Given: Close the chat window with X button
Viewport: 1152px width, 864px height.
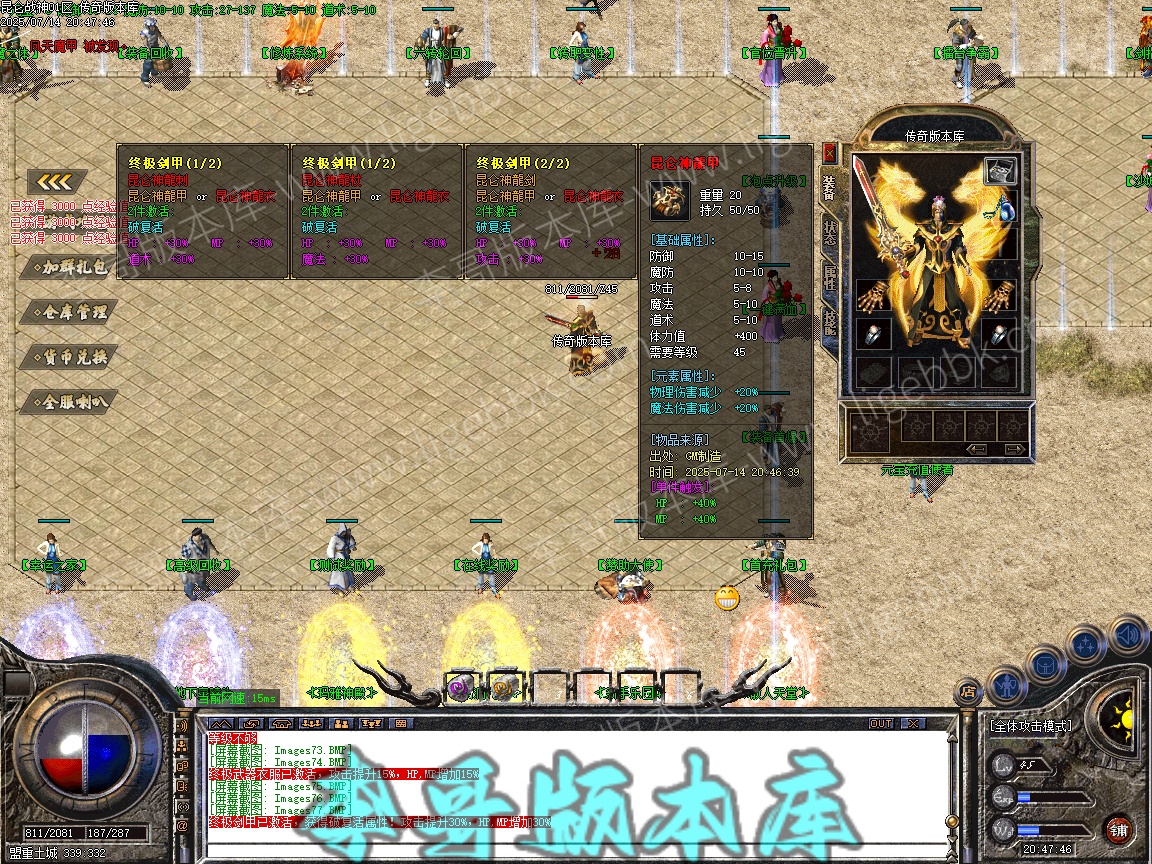Looking at the screenshot, I should (912, 723).
